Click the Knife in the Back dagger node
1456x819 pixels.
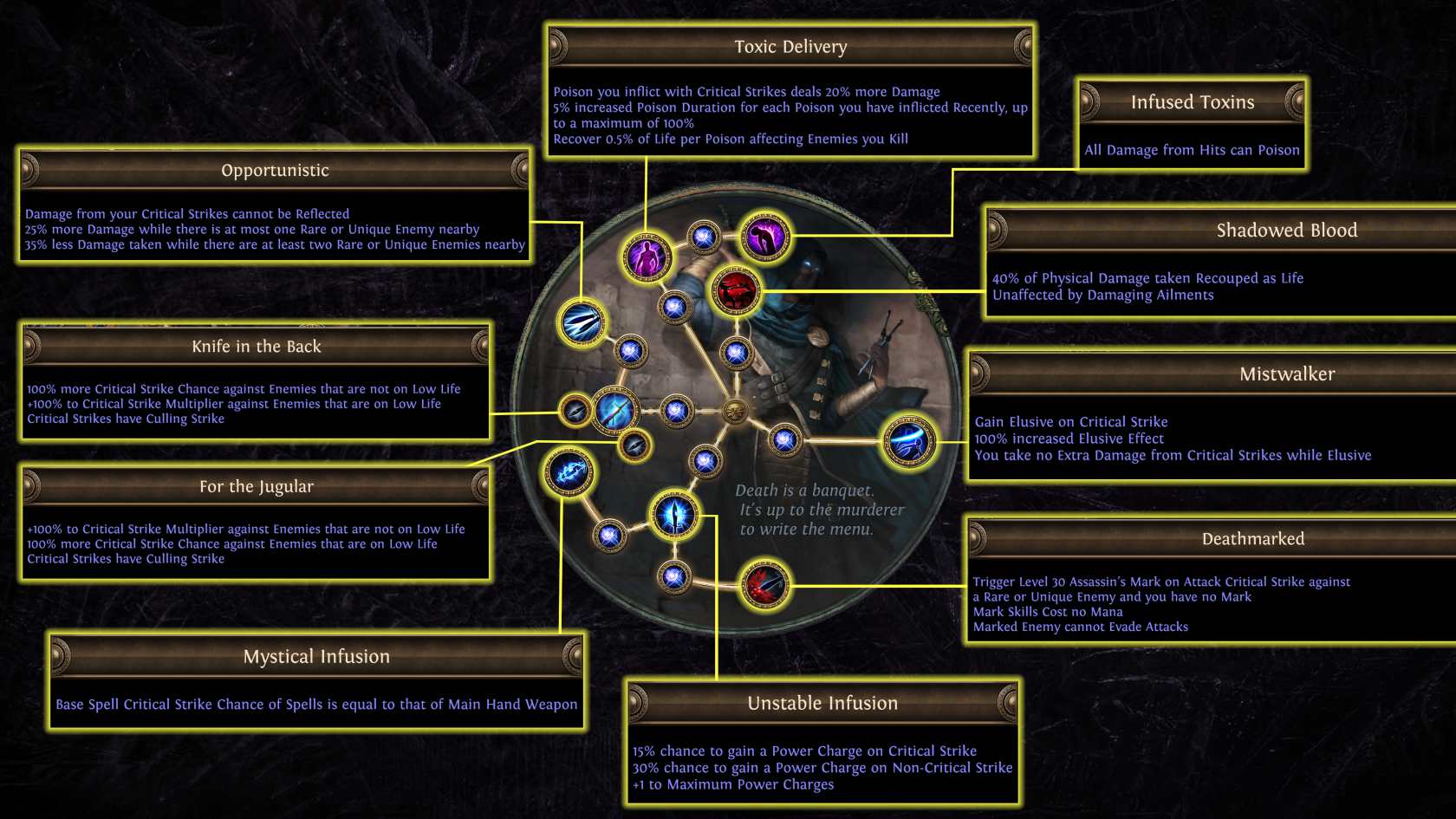pos(575,410)
